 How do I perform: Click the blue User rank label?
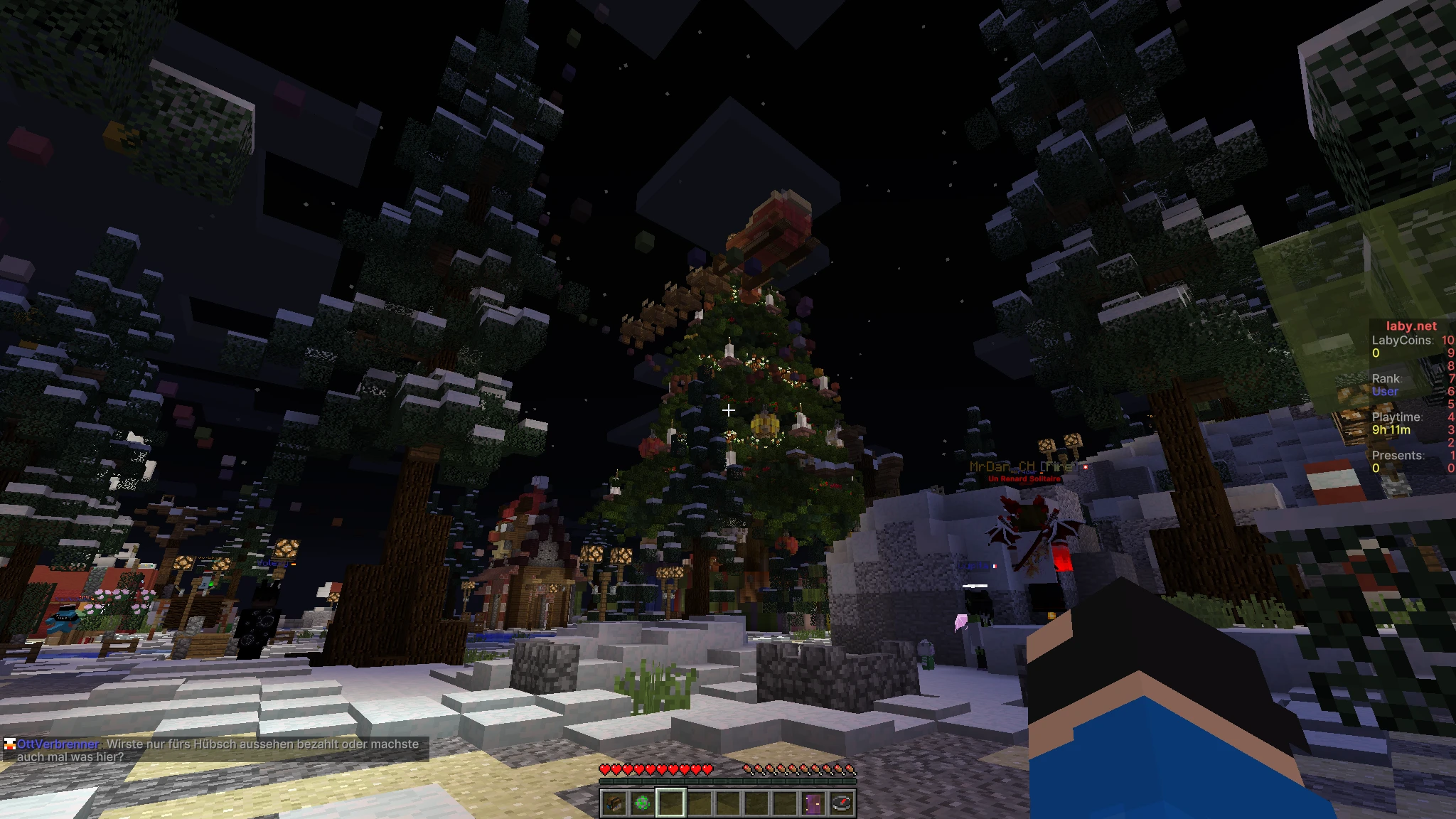tap(1385, 392)
